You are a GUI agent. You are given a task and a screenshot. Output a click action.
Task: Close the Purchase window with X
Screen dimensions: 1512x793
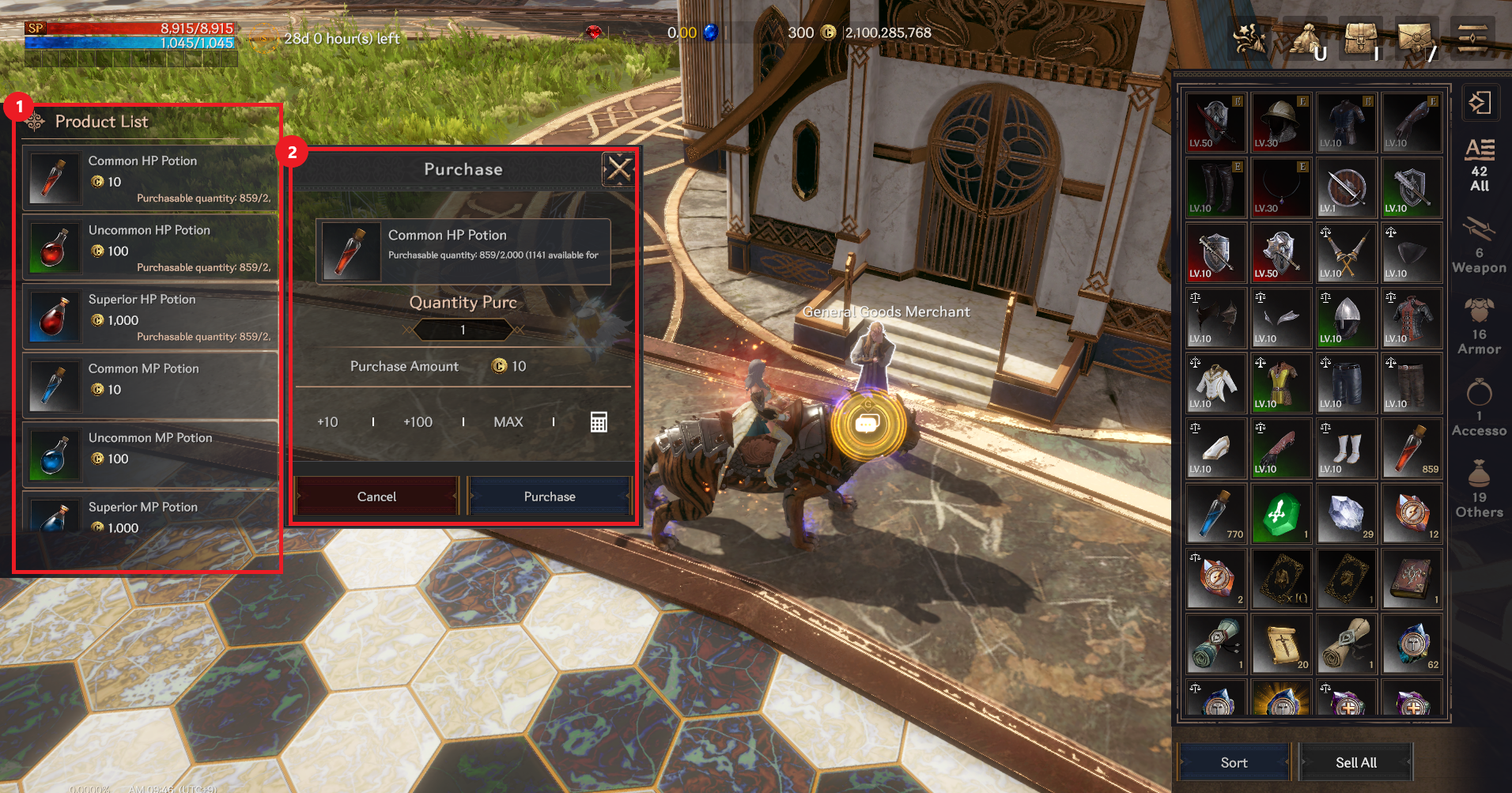click(618, 168)
